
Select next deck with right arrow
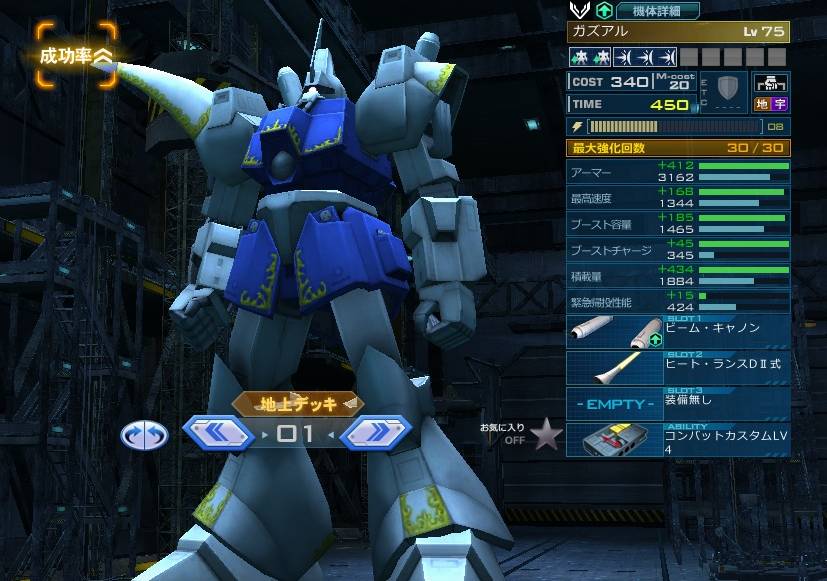click(376, 433)
